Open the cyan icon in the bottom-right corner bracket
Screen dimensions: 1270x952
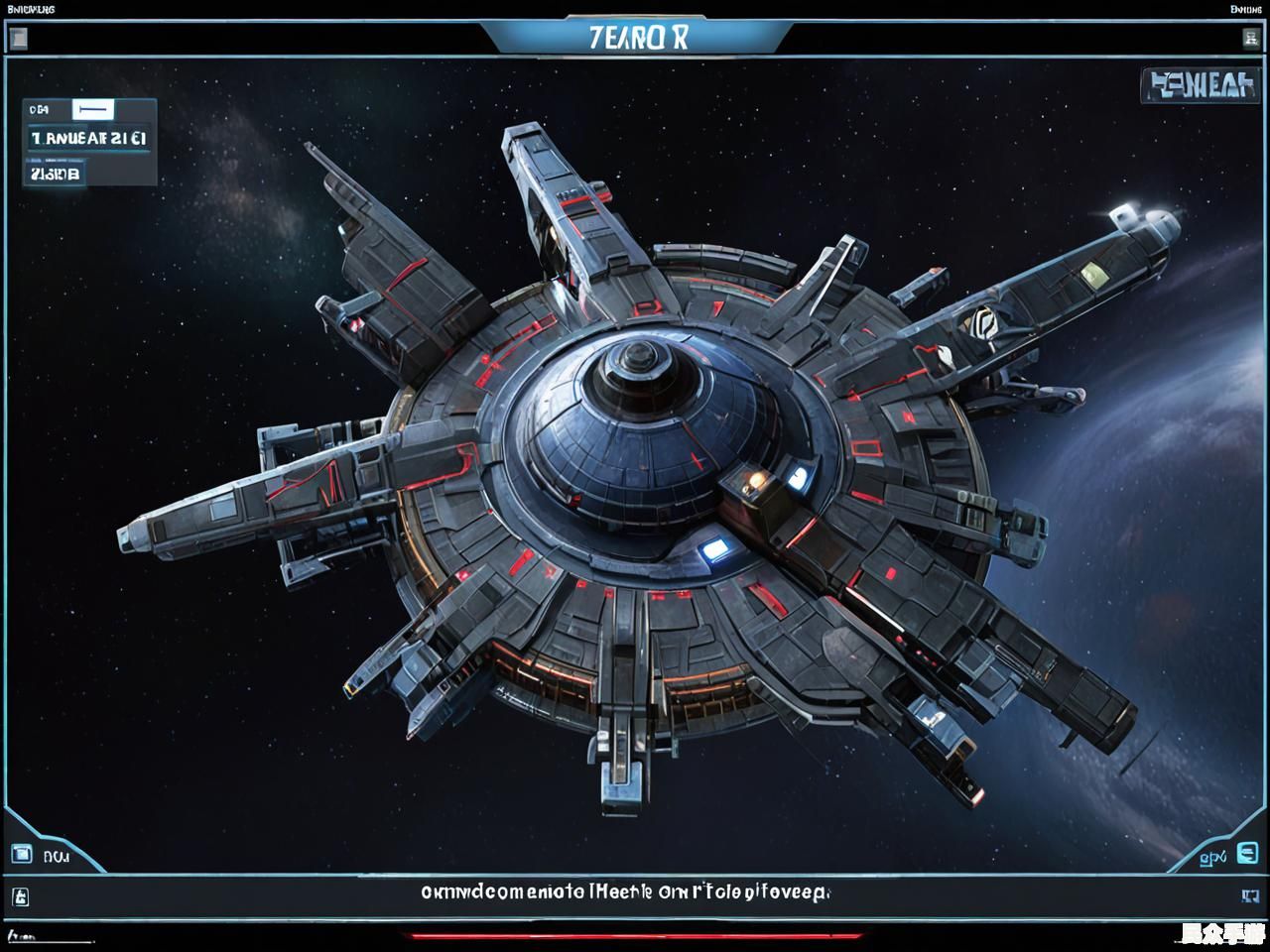[x=1247, y=853]
